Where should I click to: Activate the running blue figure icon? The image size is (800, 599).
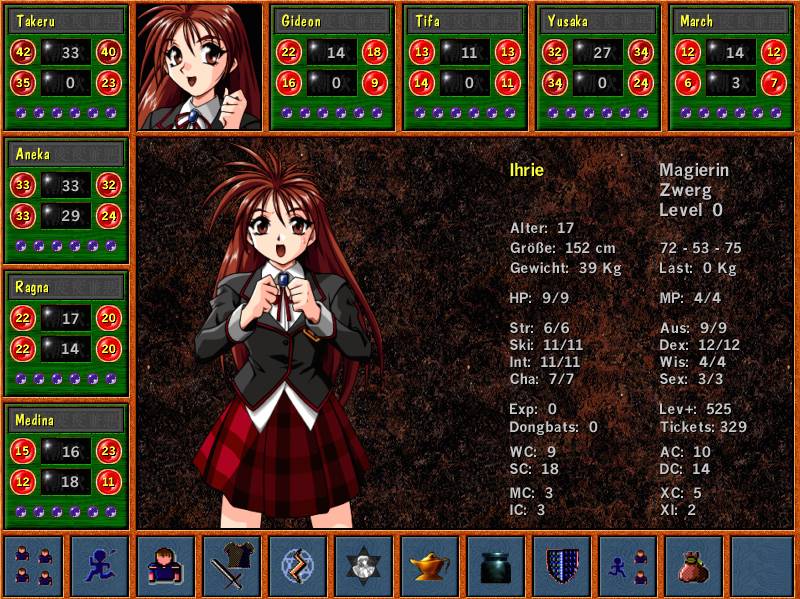click(x=99, y=566)
